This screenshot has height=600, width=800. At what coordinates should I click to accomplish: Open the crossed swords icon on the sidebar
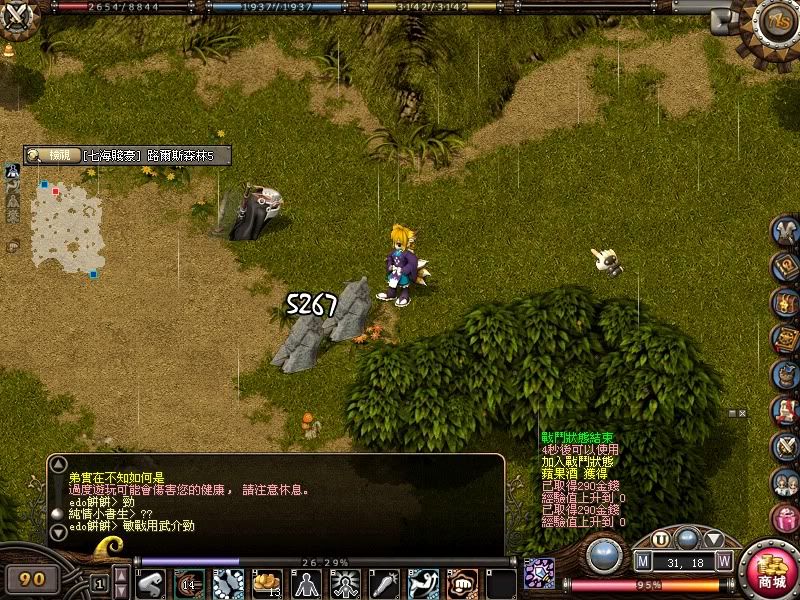click(x=785, y=446)
